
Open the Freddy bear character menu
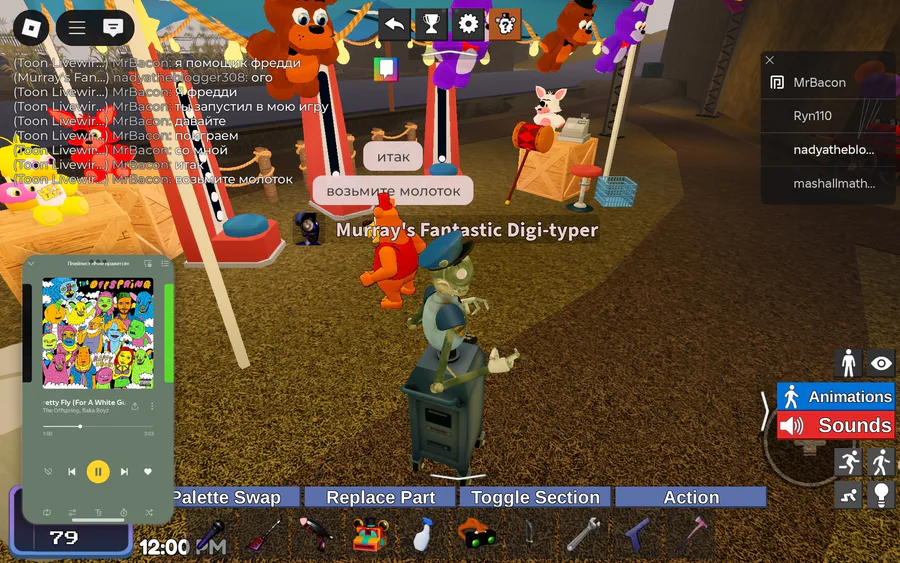505,23
